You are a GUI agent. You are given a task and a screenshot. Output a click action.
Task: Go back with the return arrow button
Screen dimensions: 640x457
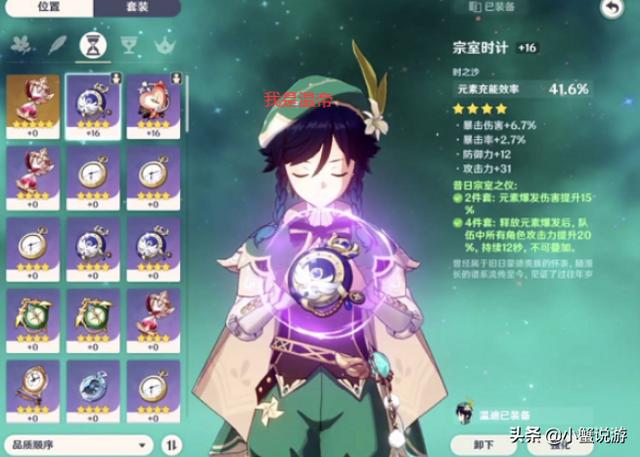coord(611,8)
